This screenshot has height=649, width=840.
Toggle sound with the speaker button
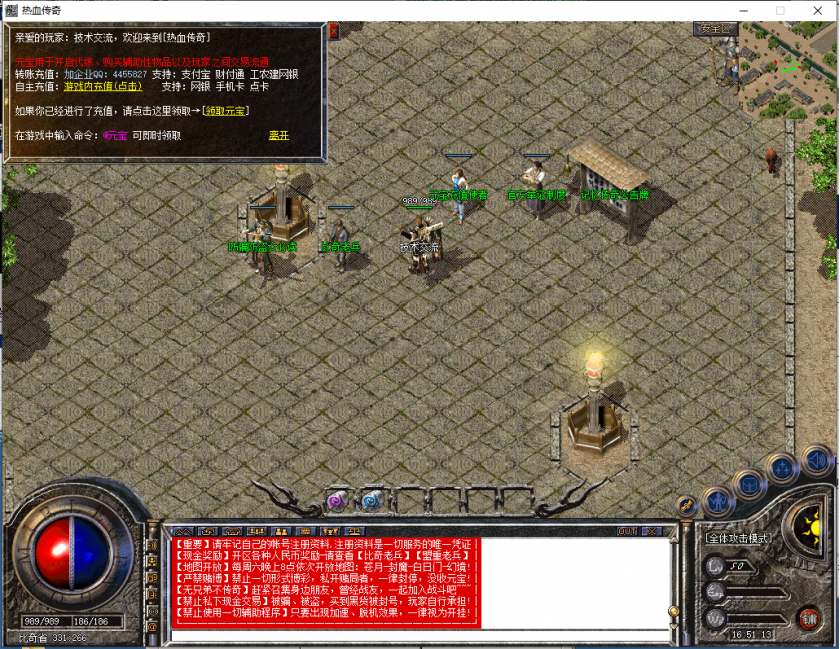pyautogui.click(x=817, y=460)
